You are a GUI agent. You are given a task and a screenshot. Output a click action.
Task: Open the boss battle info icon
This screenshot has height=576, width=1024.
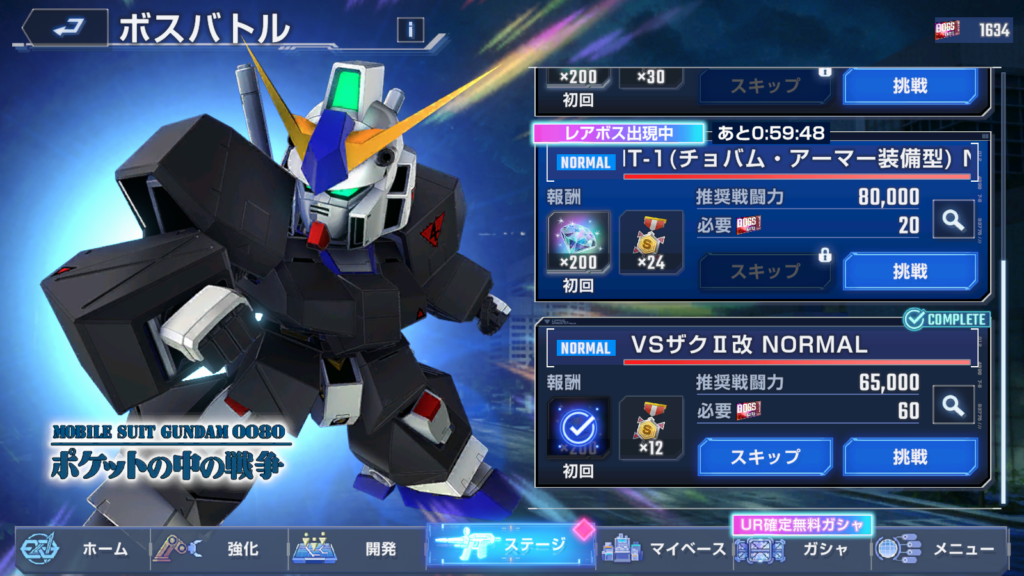point(410,30)
